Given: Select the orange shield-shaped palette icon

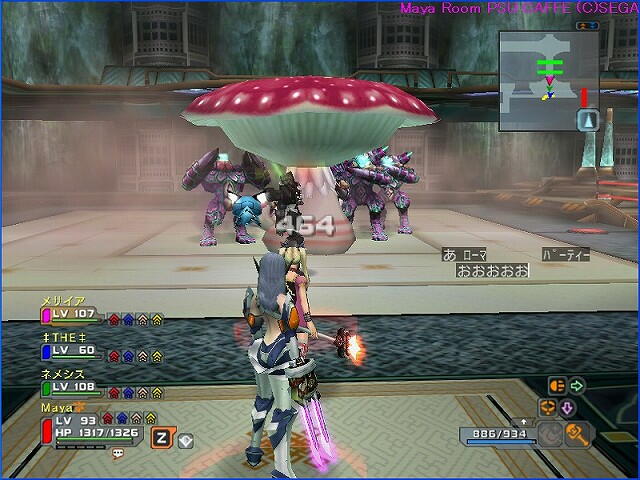Looking at the screenshot, I should click(x=557, y=385).
